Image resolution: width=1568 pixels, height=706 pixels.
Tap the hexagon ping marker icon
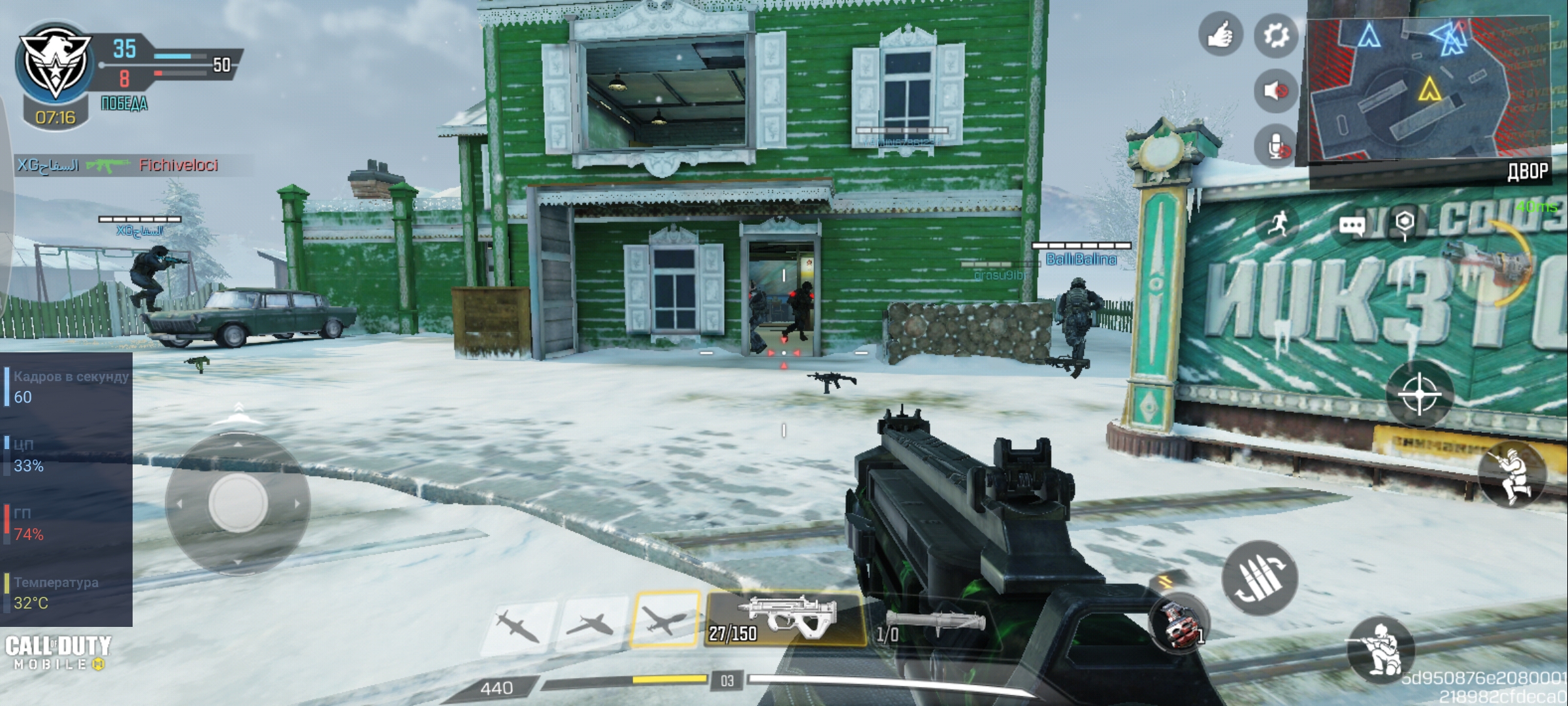(1404, 224)
